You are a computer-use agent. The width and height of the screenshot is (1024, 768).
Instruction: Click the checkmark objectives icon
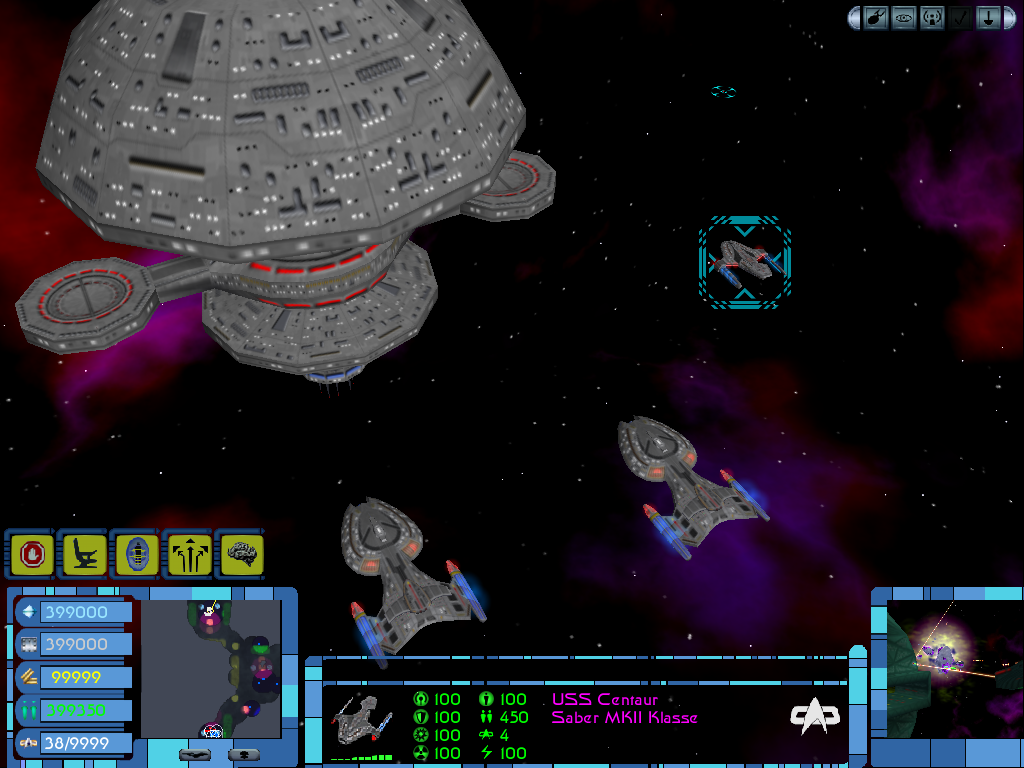pyautogui.click(x=960, y=18)
